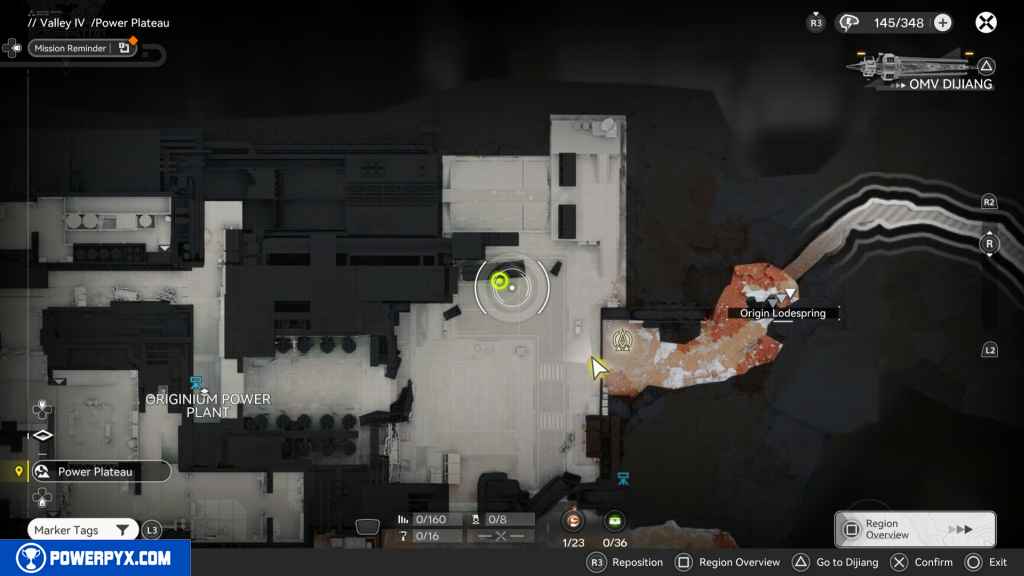1024x576 pixels.
Task: Select the green player location marker
Action: [x=499, y=283]
